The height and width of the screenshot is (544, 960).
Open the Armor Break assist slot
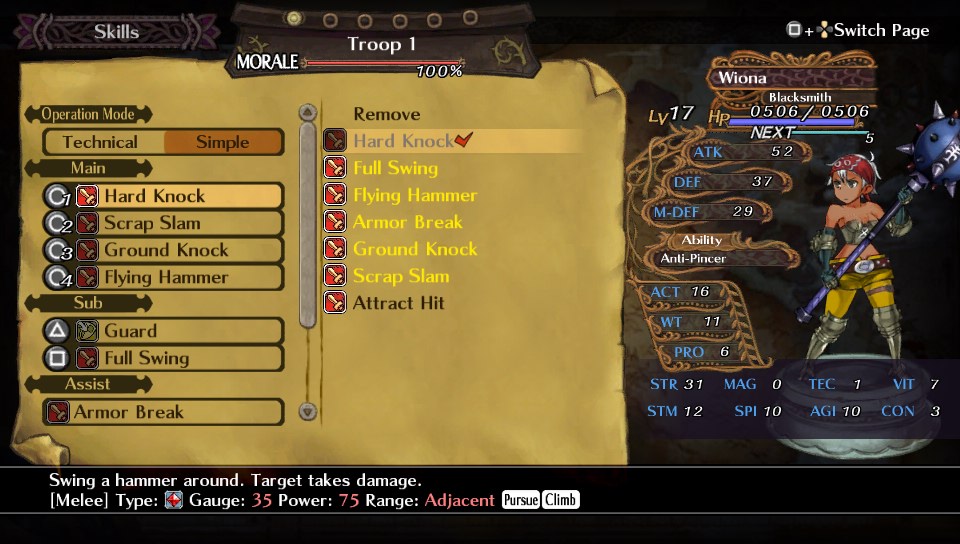tap(163, 412)
